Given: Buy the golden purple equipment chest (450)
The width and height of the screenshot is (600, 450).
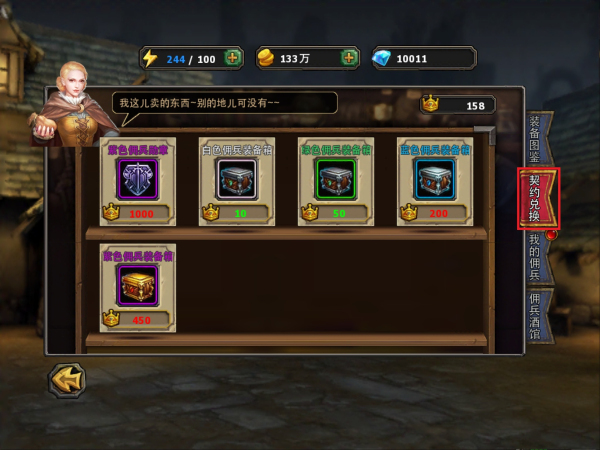Looking at the screenshot, I should click(137, 287).
